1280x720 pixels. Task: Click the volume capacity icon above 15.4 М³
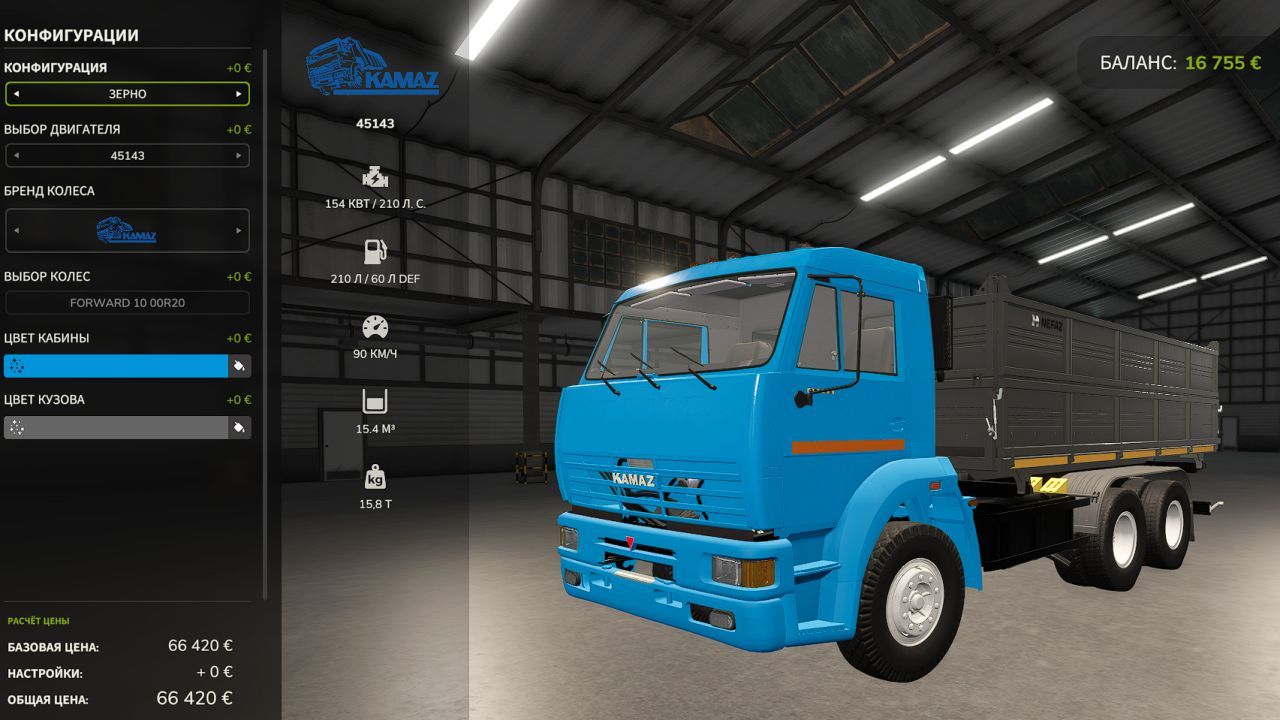coord(374,398)
